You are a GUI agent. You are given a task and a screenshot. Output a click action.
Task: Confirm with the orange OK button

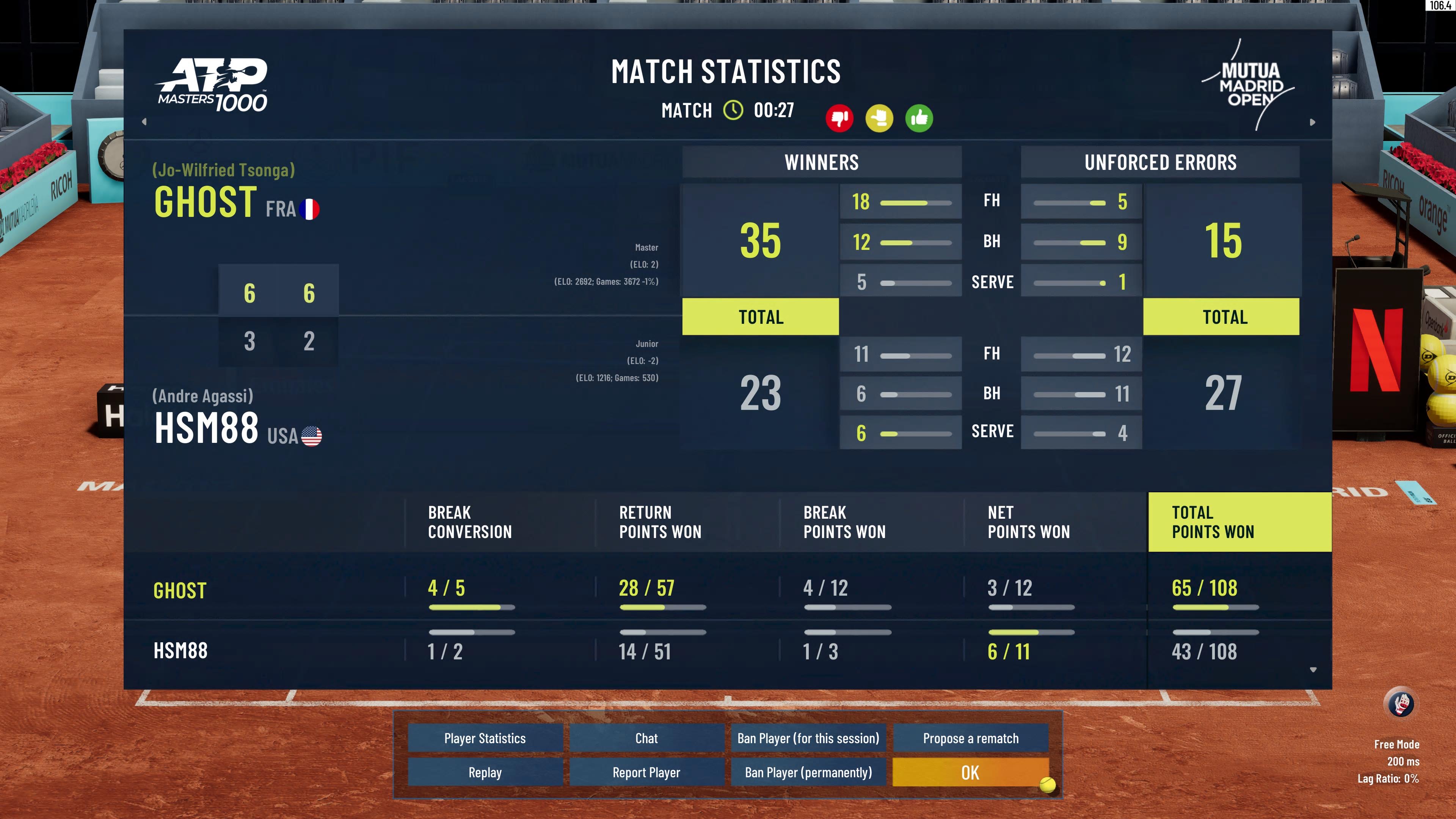[x=970, y=772]
